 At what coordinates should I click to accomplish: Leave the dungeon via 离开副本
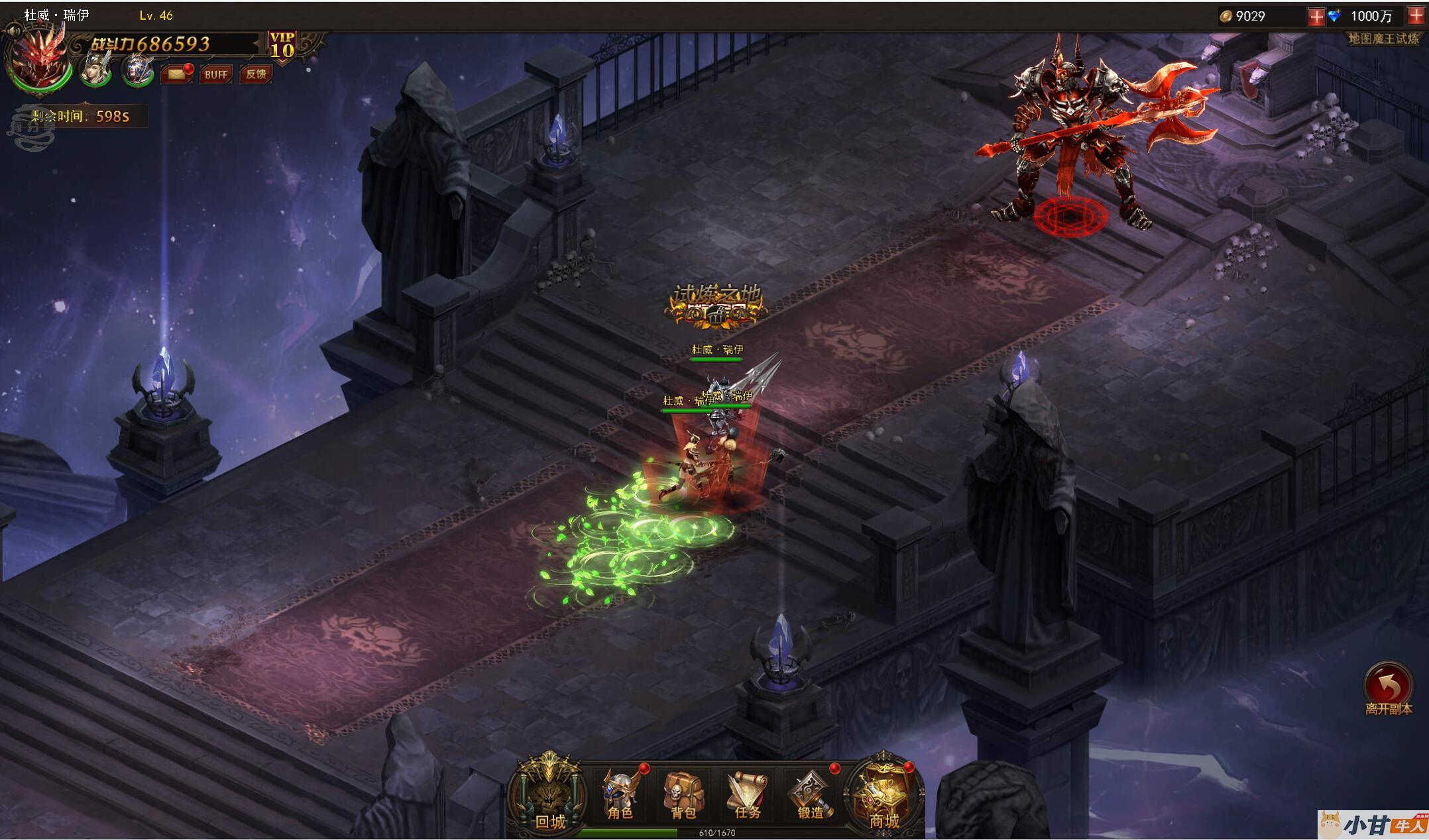click(1388, 688)
